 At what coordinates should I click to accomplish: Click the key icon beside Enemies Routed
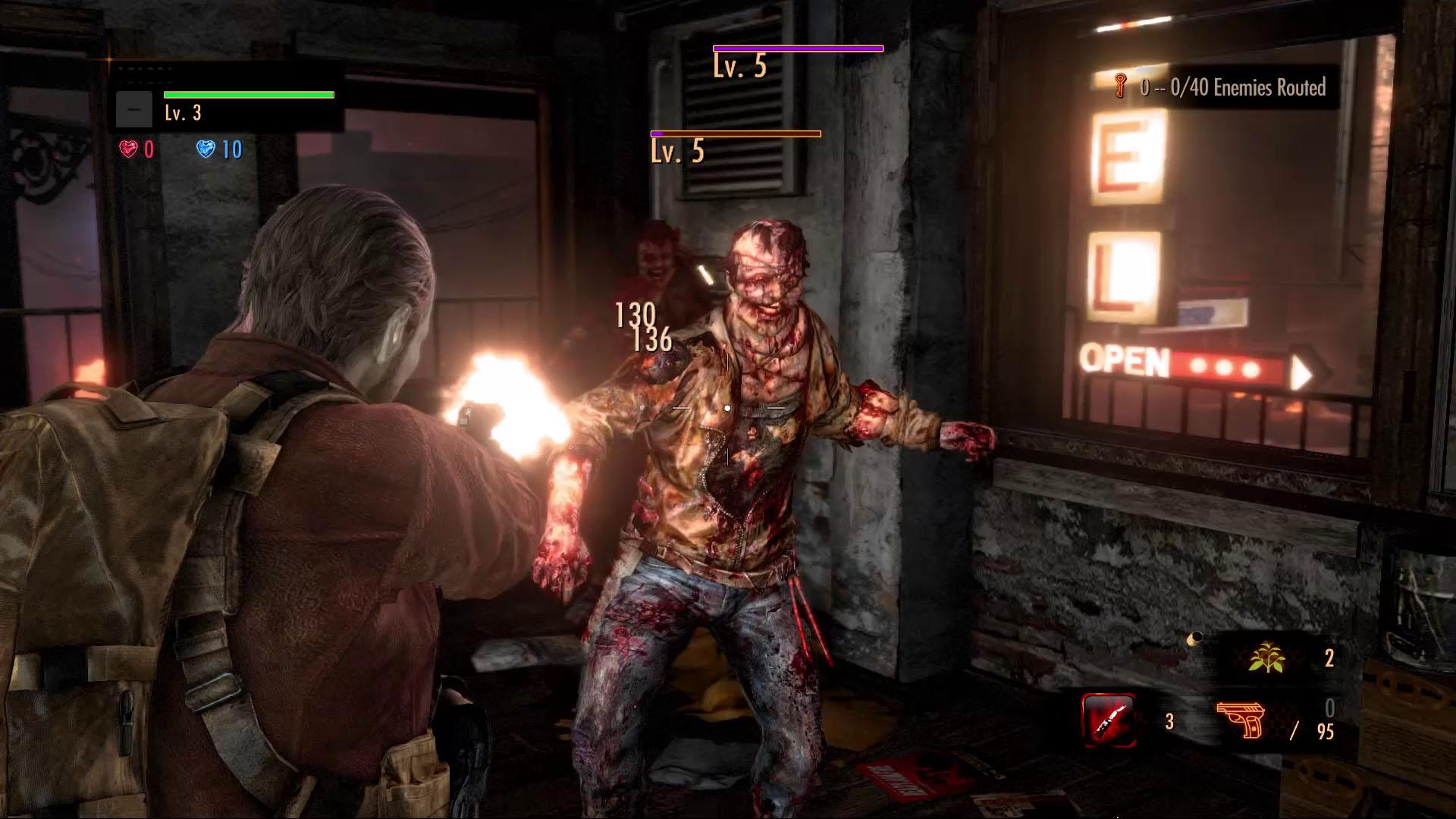click(x=1119, y=86)
